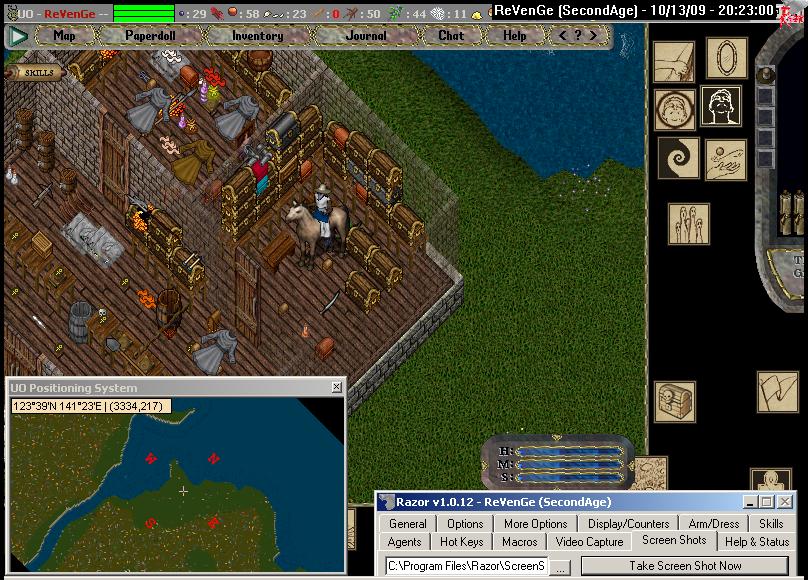
Task: Open the Journal from the menu bar
Action: (365, 35)
